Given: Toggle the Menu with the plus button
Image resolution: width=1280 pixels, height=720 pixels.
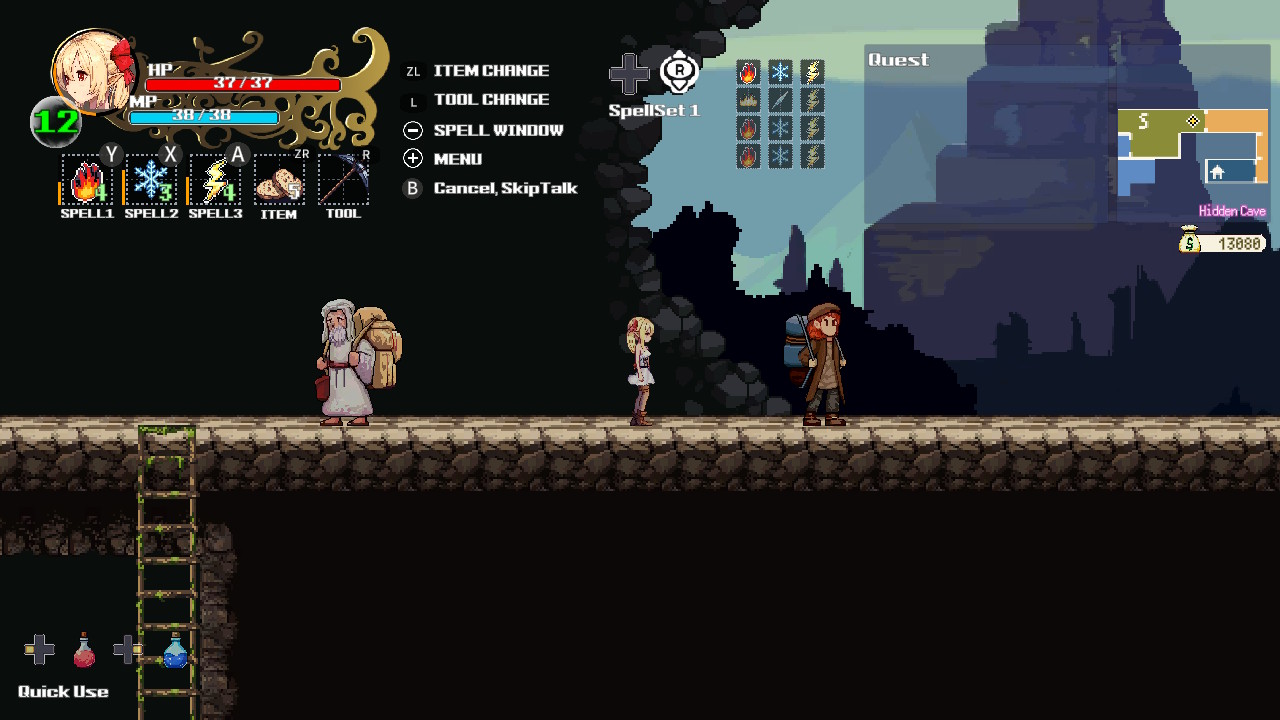Looking at the screenshot, I should tap(412, 158).
